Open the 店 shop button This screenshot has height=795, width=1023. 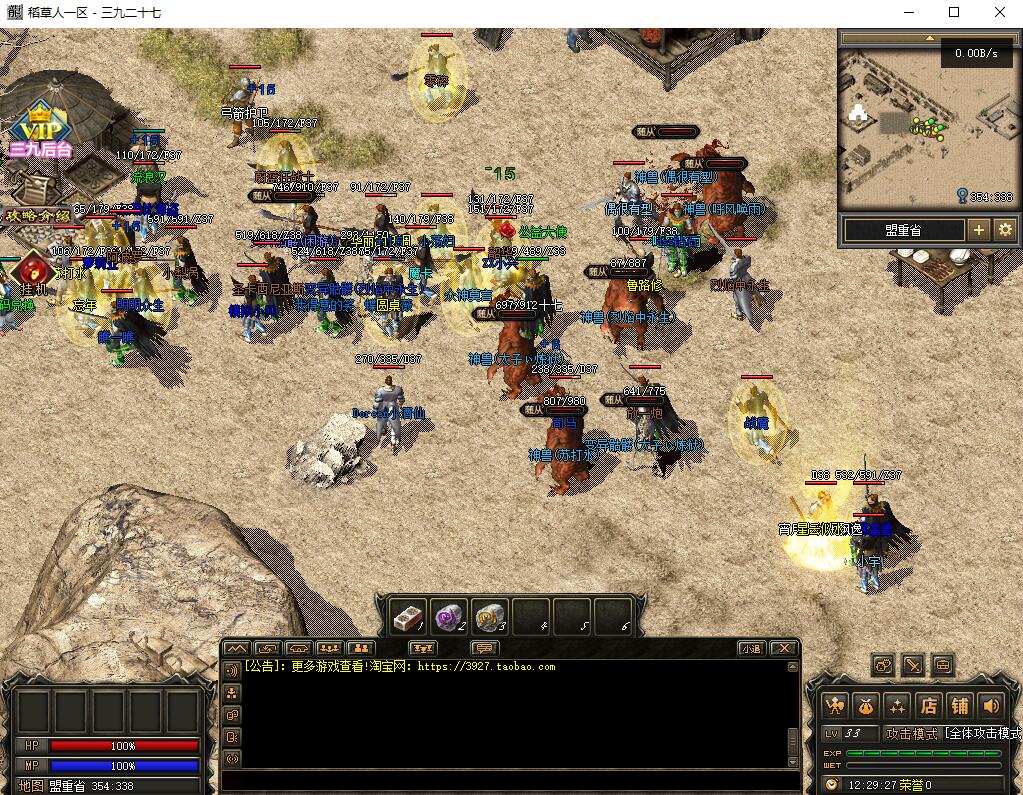pyautogui.click(x=928, y=705)
